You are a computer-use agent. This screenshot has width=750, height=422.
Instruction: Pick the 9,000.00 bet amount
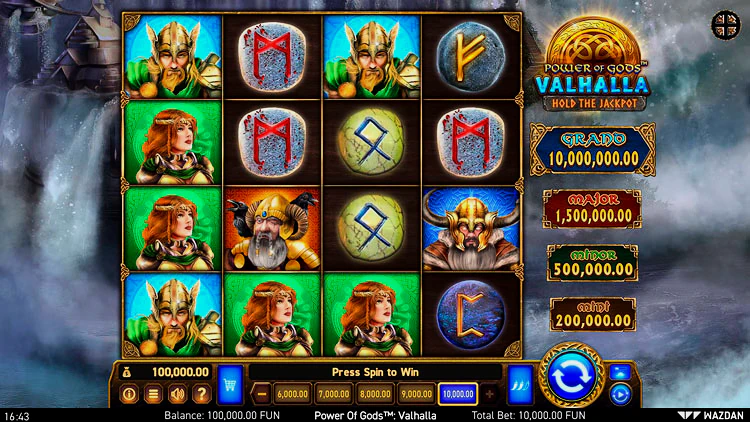click(x=415, y=394)
